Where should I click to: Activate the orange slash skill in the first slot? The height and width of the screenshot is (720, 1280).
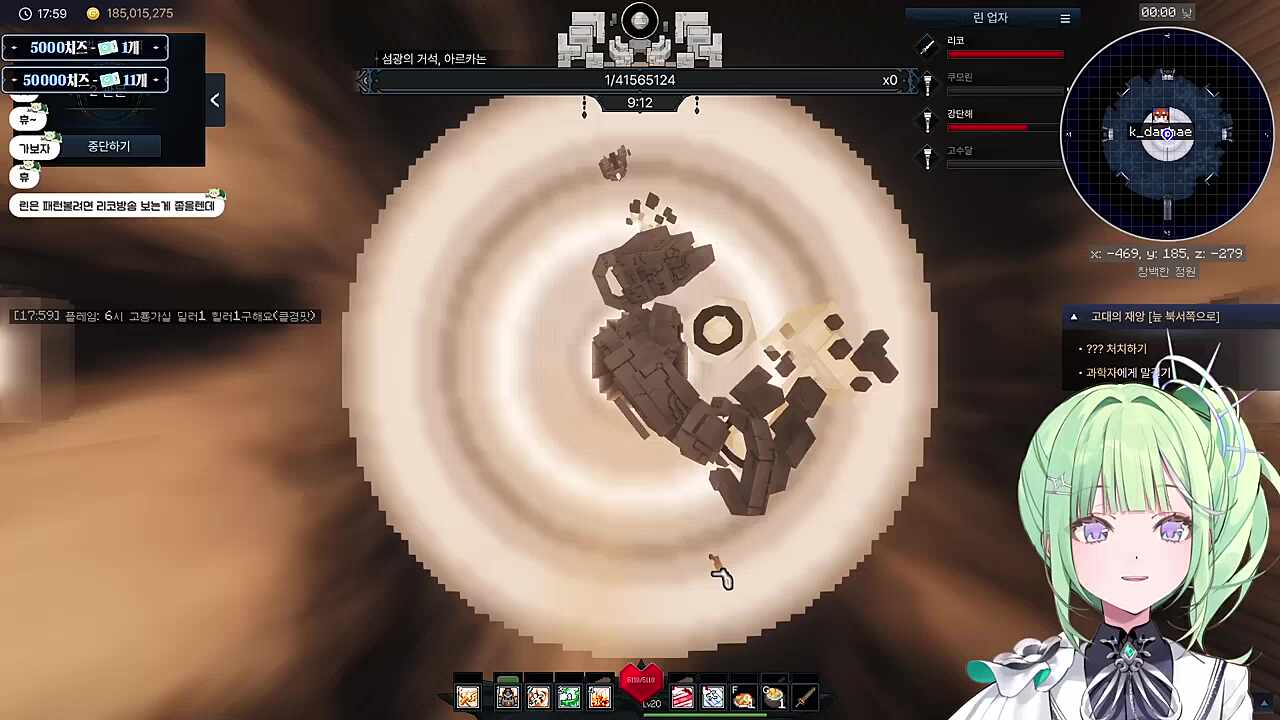click(468, 697)
